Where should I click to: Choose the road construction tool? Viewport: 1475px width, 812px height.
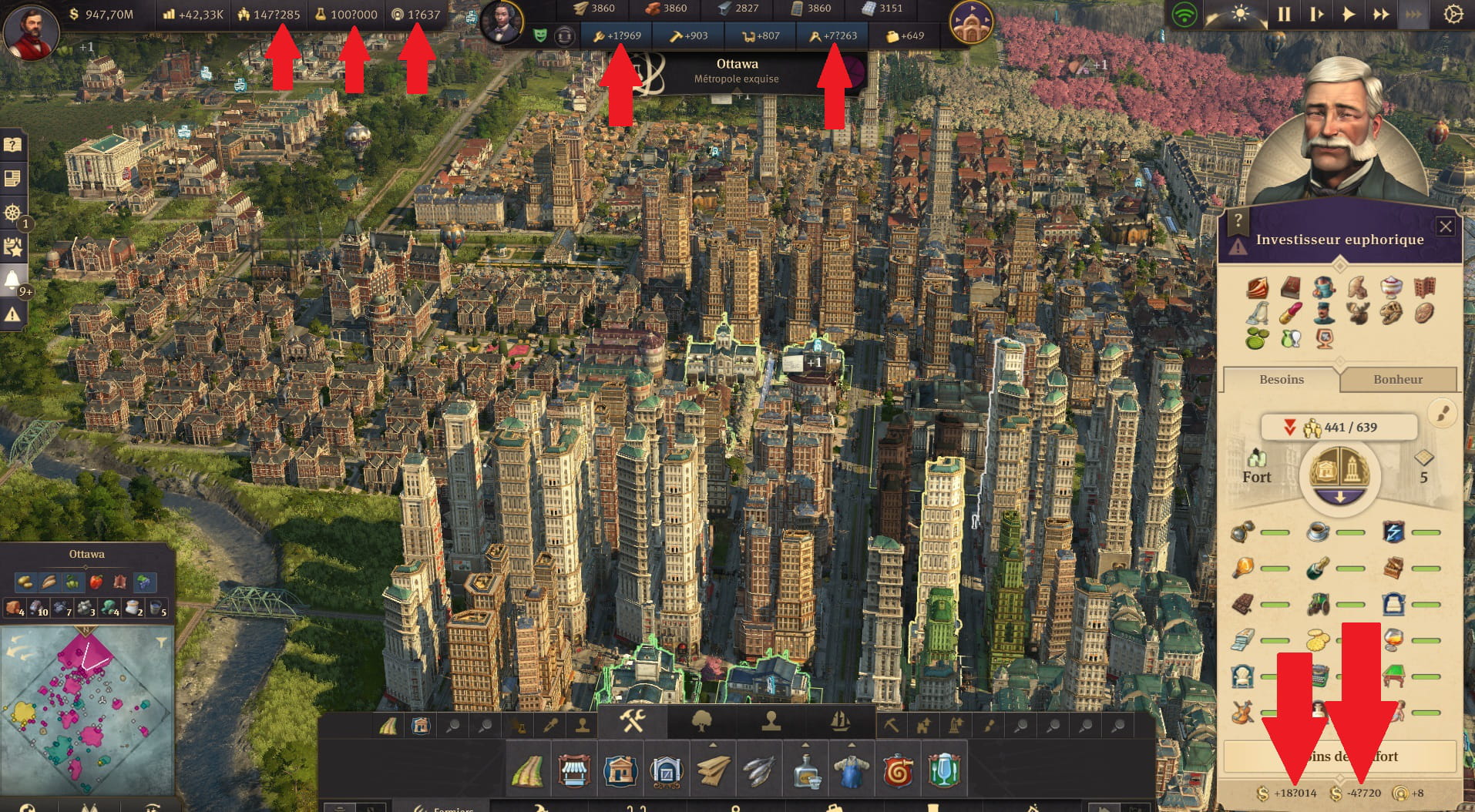[528, 770]
